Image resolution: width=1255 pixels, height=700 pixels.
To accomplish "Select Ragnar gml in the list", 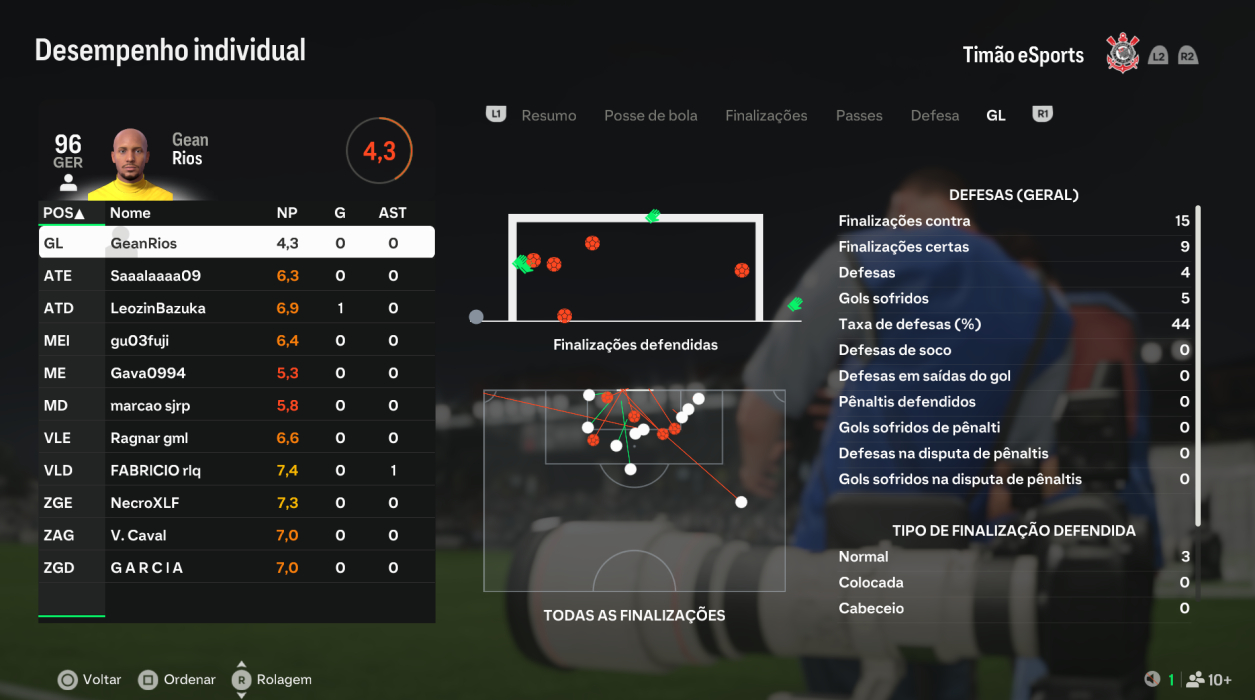I will (236, 438).
